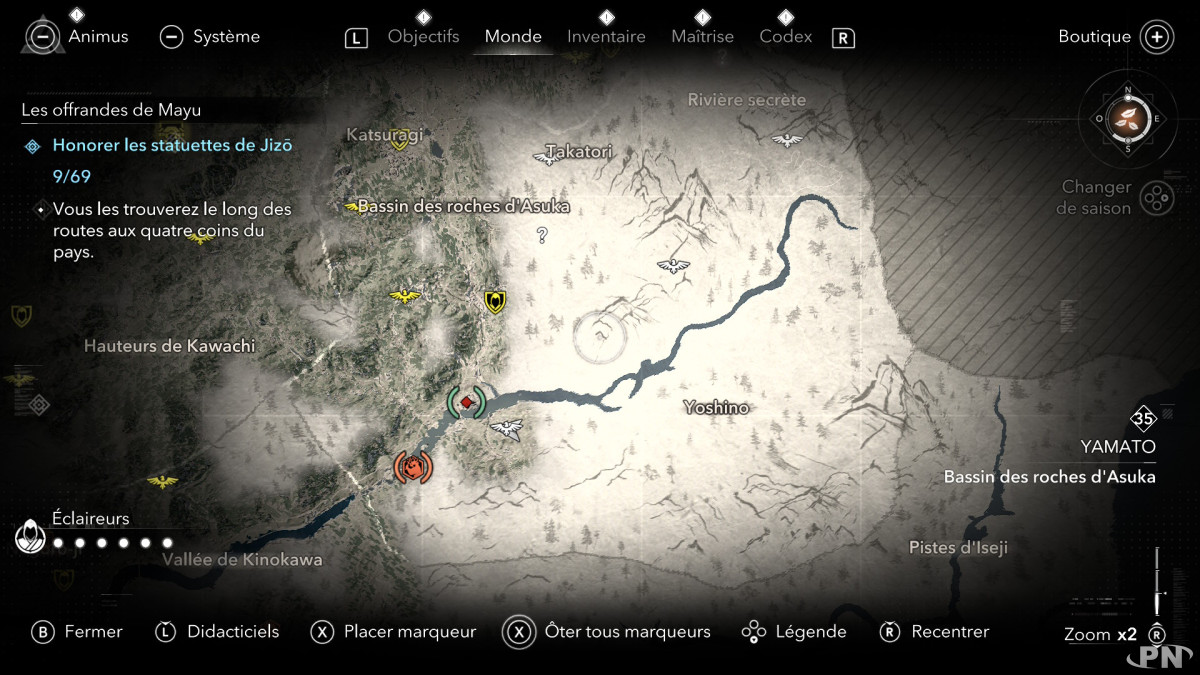Select the Monde tab
1200x675 pixels.
point(513,37)
